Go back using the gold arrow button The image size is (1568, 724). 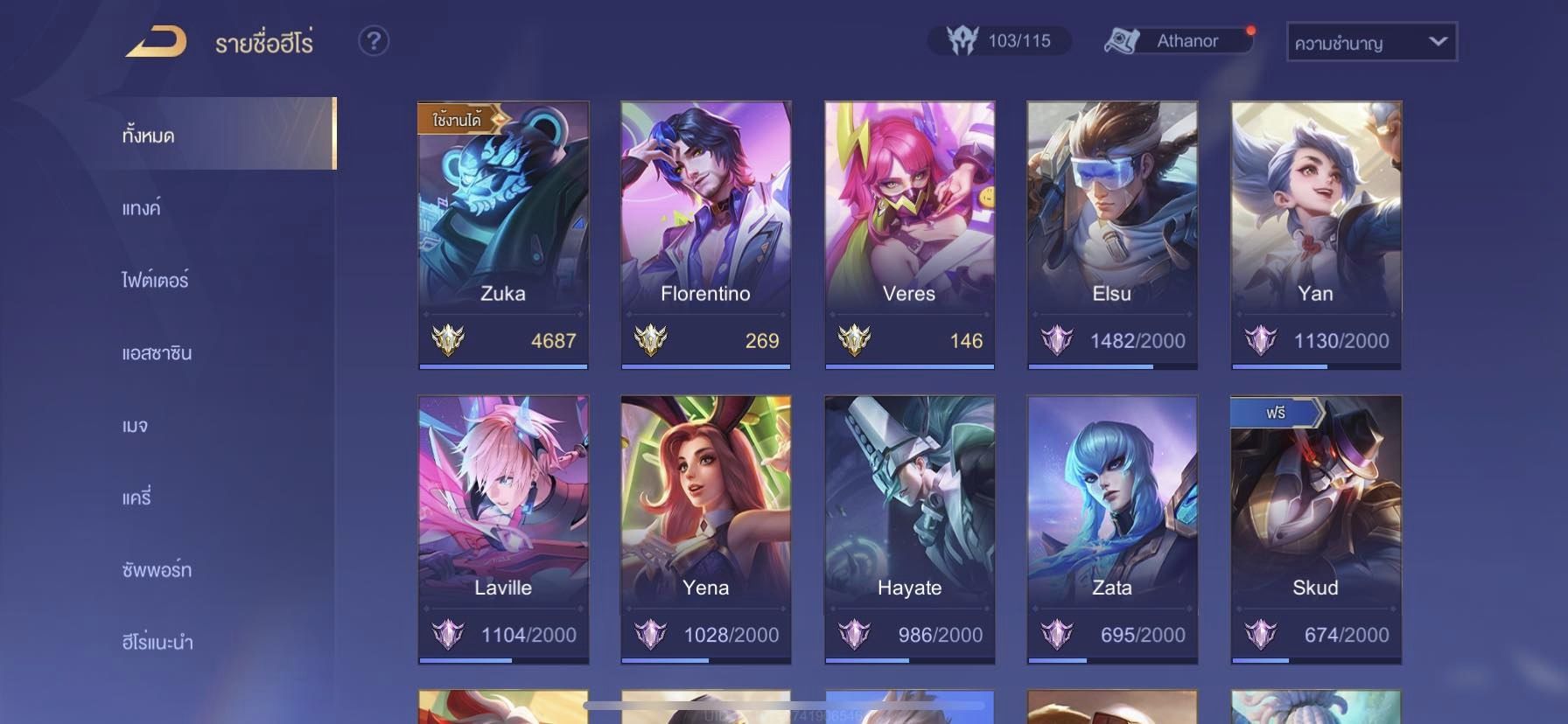[156, 42]
